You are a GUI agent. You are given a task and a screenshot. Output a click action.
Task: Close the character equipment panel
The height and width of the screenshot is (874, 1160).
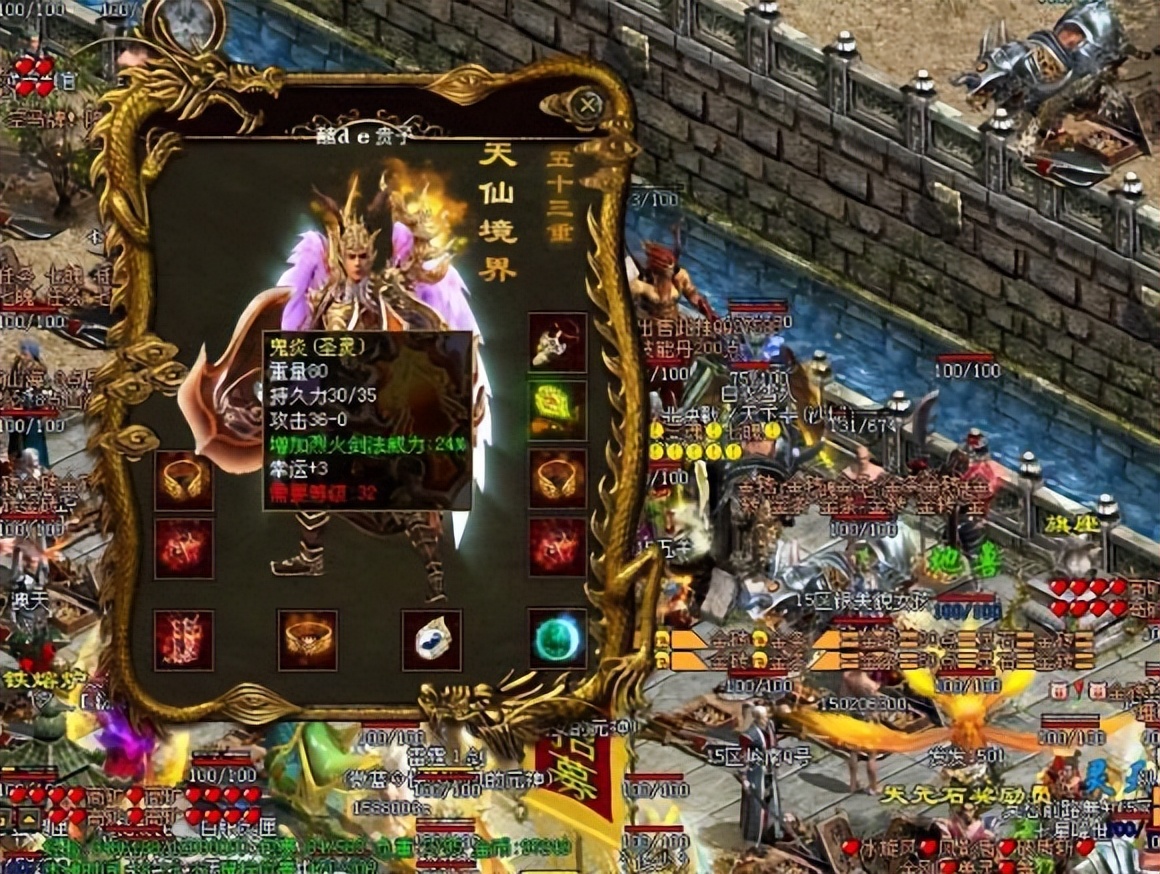[590, 104]
